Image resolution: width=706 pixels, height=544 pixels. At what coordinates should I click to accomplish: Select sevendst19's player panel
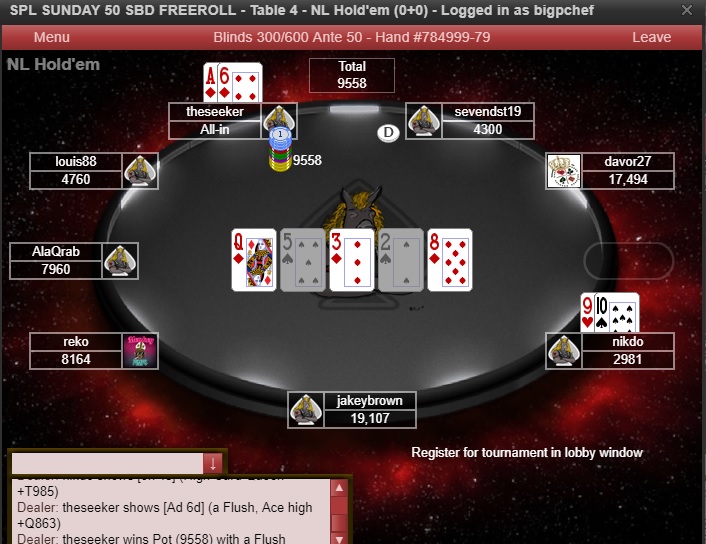click(487, 120)
